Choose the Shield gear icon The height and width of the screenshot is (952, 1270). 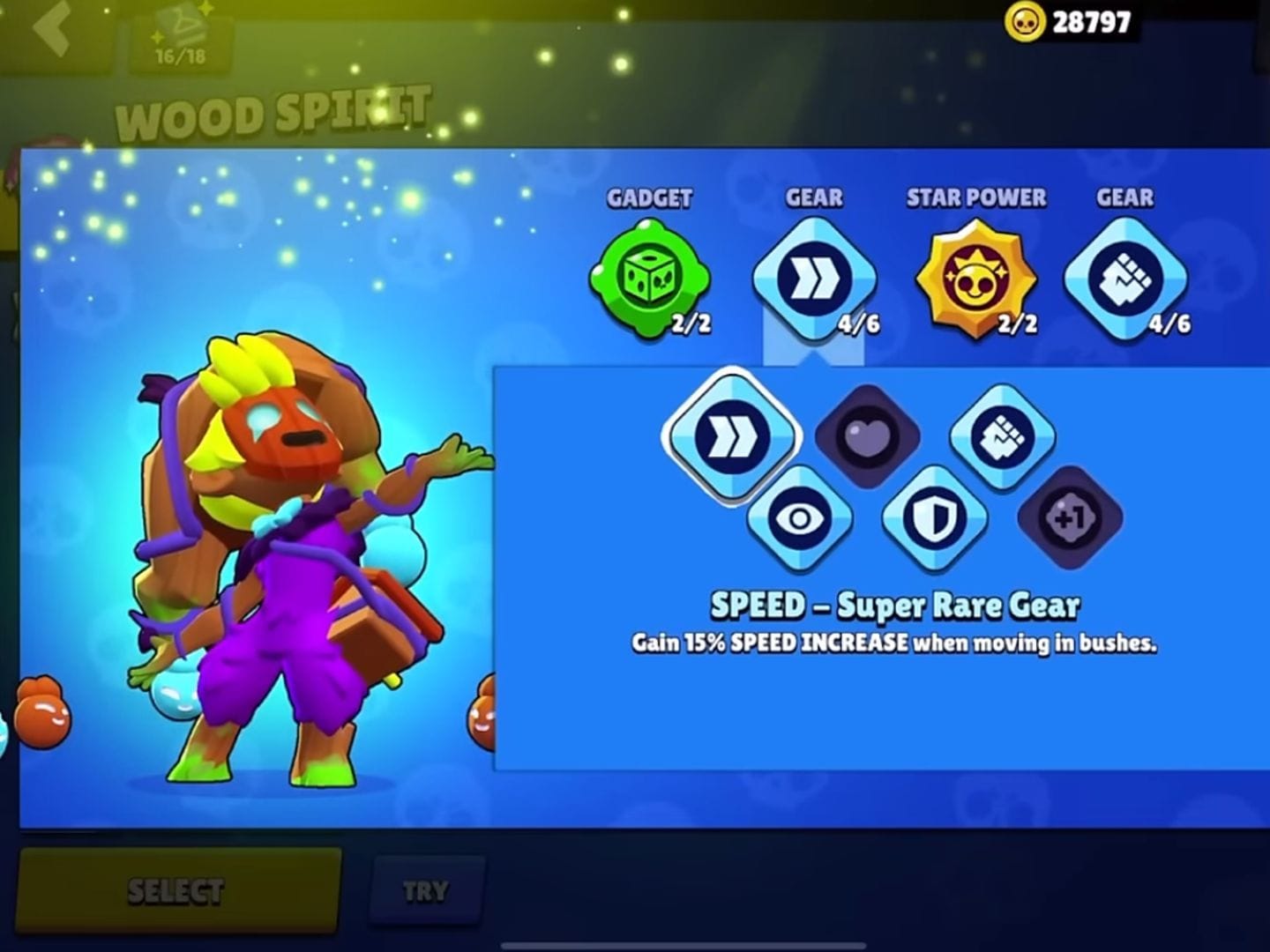(x=933, y=518)
